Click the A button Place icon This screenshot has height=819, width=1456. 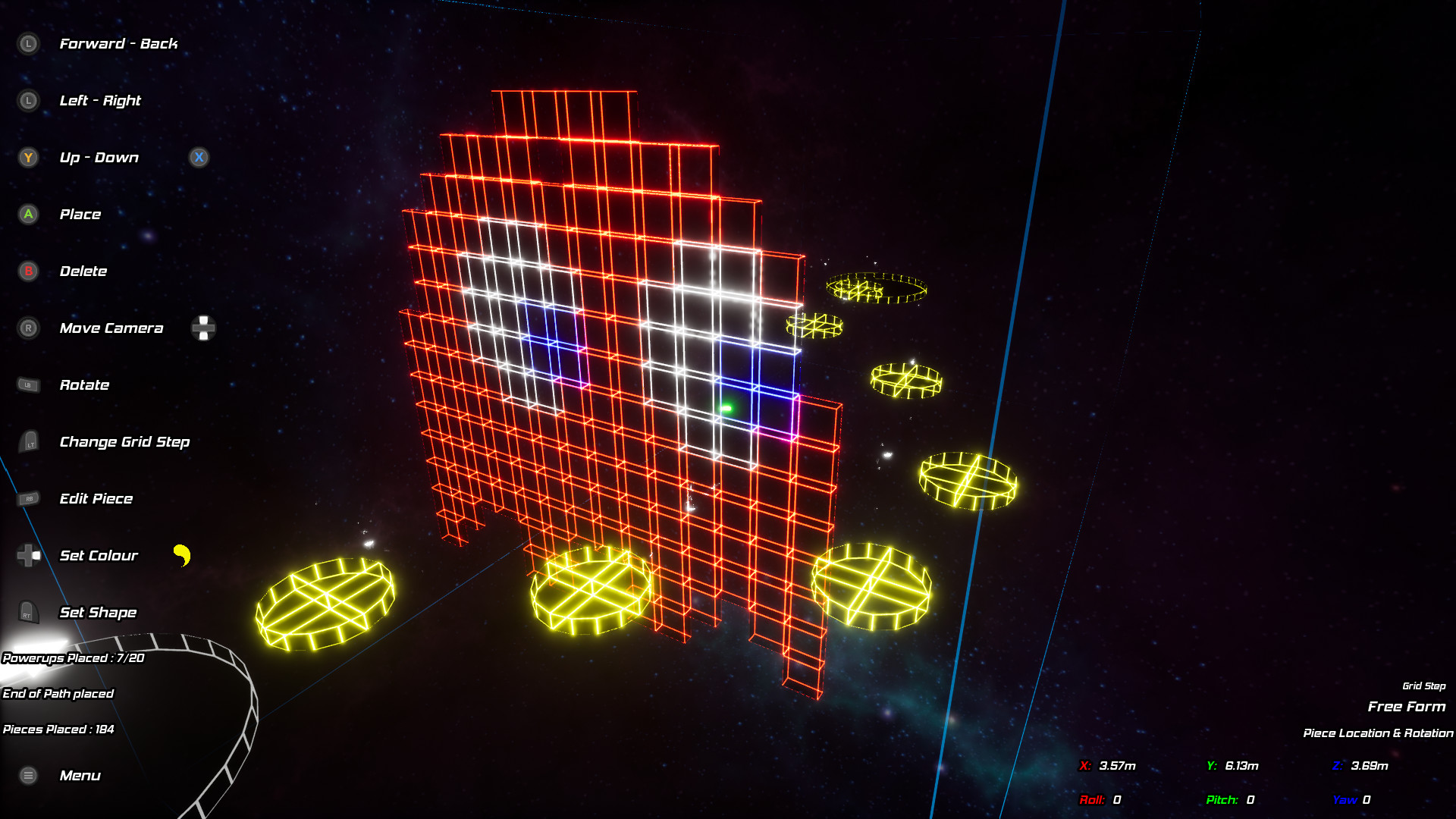click(28, 215)
